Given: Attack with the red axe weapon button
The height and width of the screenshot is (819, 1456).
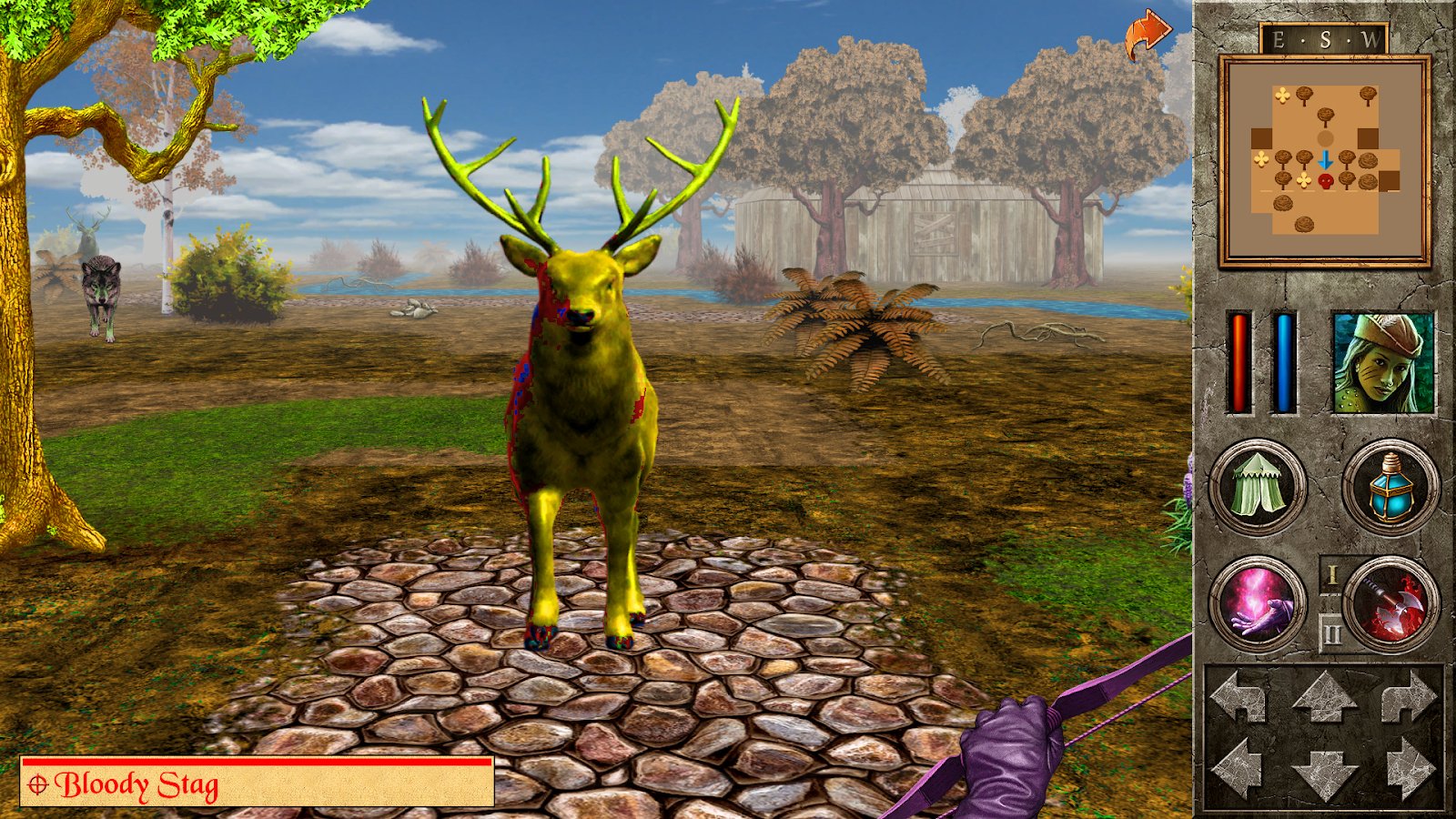Looking at the screenshot, I should pos(1390,604).
